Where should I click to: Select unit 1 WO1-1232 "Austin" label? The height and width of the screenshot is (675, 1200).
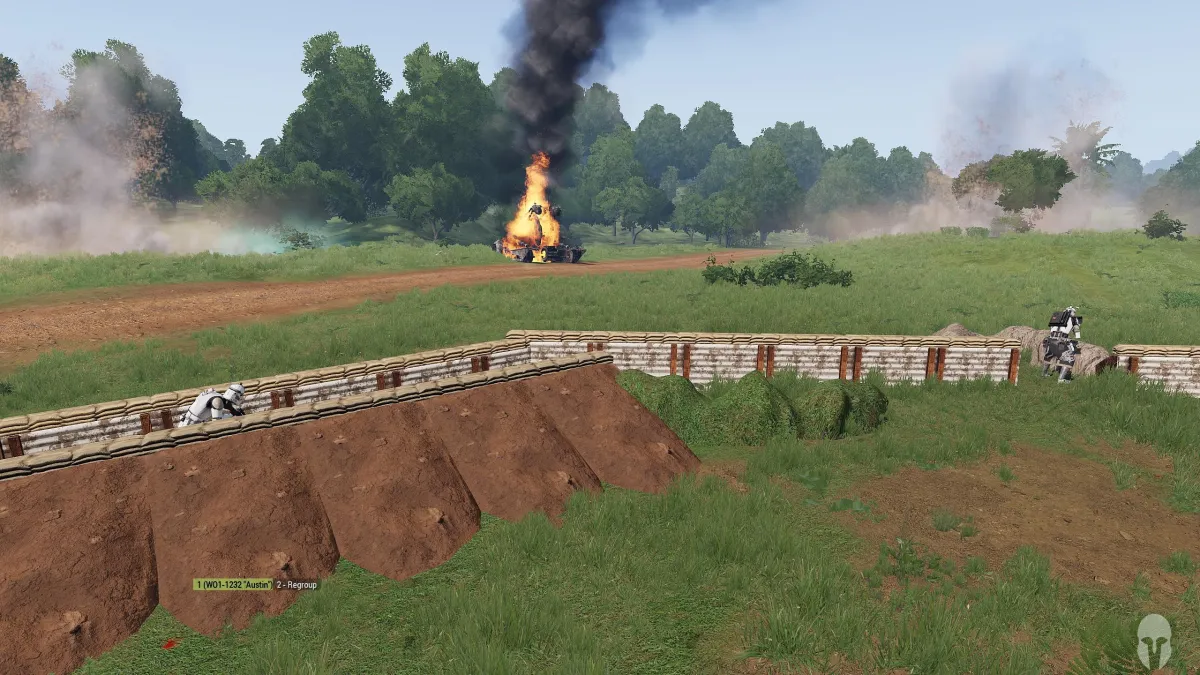coord(233,584)
